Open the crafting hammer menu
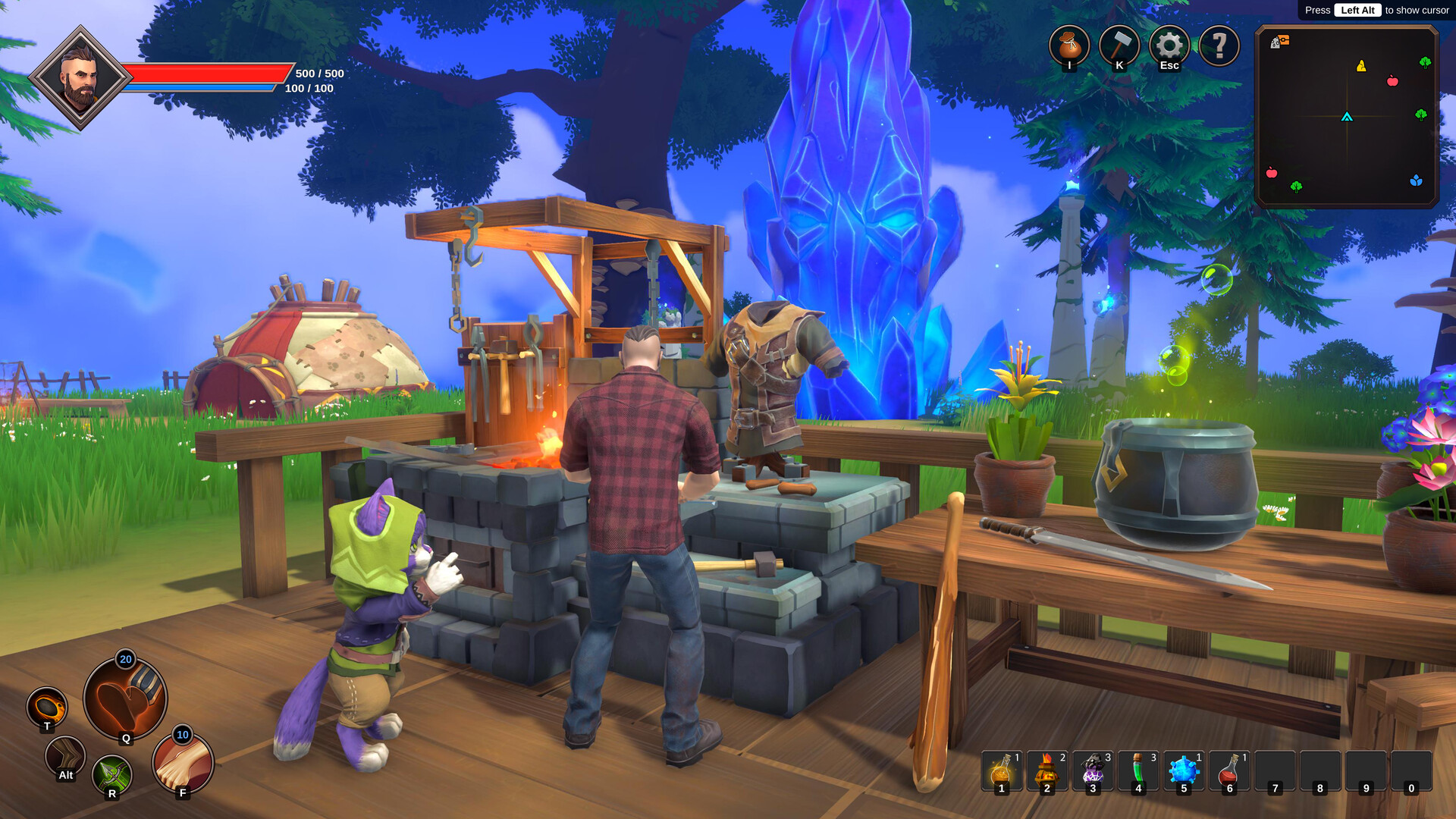This screenshot has width=1456, height=819. pyautogui.click(x=1119, y=45)
